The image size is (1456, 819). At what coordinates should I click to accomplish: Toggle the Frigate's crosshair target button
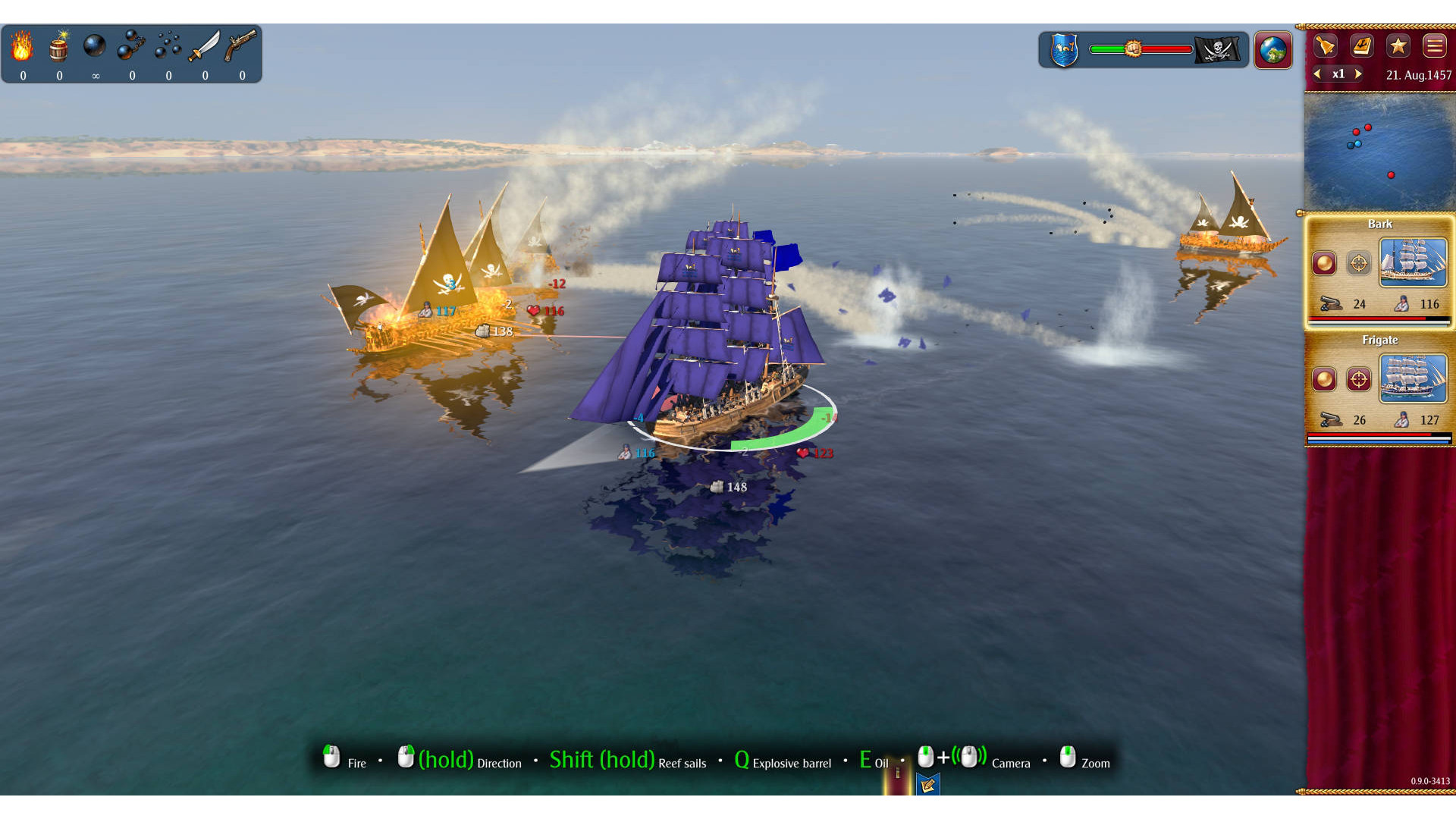(x=1359, y=378)
